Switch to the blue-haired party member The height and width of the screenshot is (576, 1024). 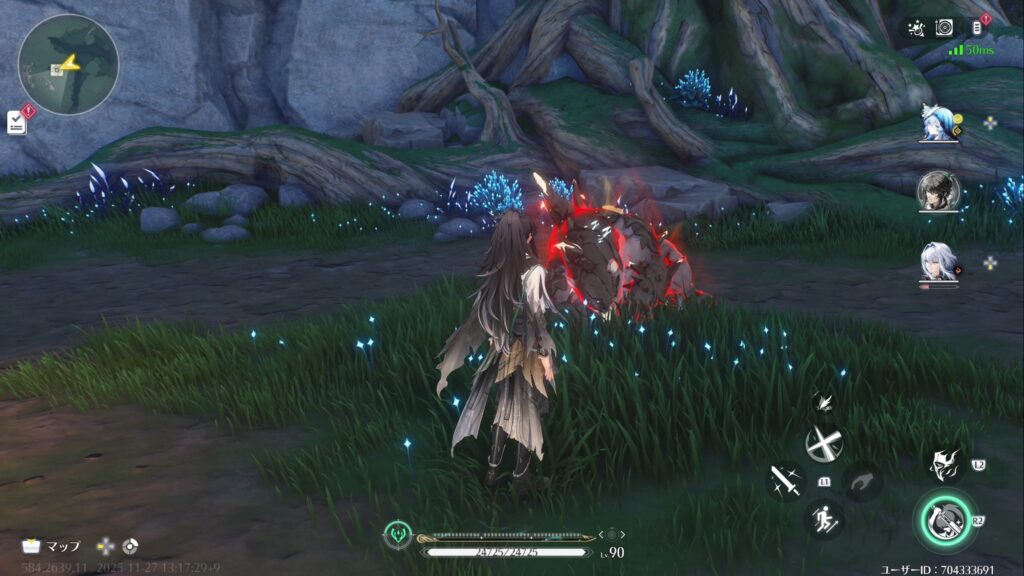point(939,124)
